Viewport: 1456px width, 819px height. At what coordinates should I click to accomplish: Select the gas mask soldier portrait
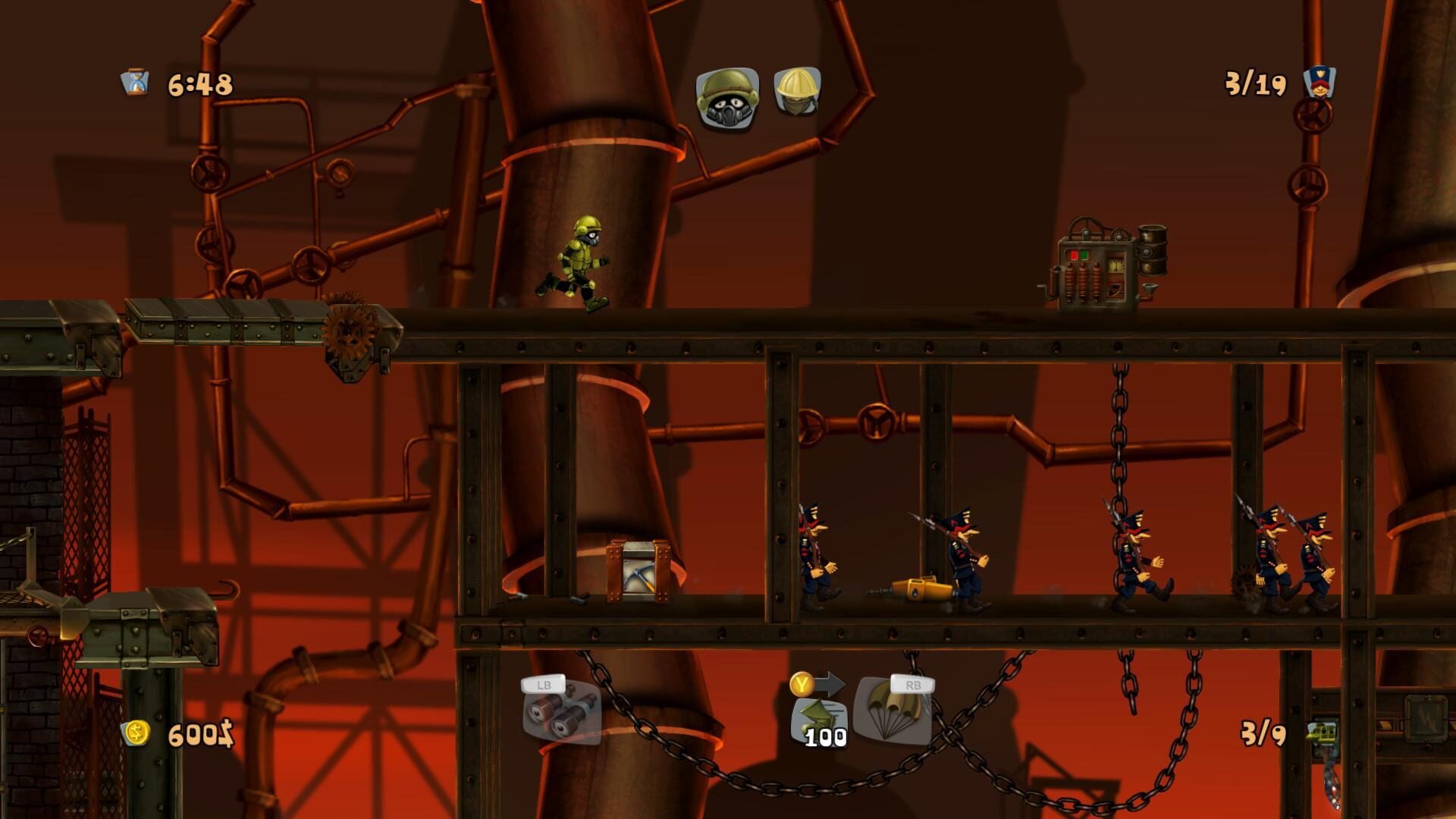[726, 99]
